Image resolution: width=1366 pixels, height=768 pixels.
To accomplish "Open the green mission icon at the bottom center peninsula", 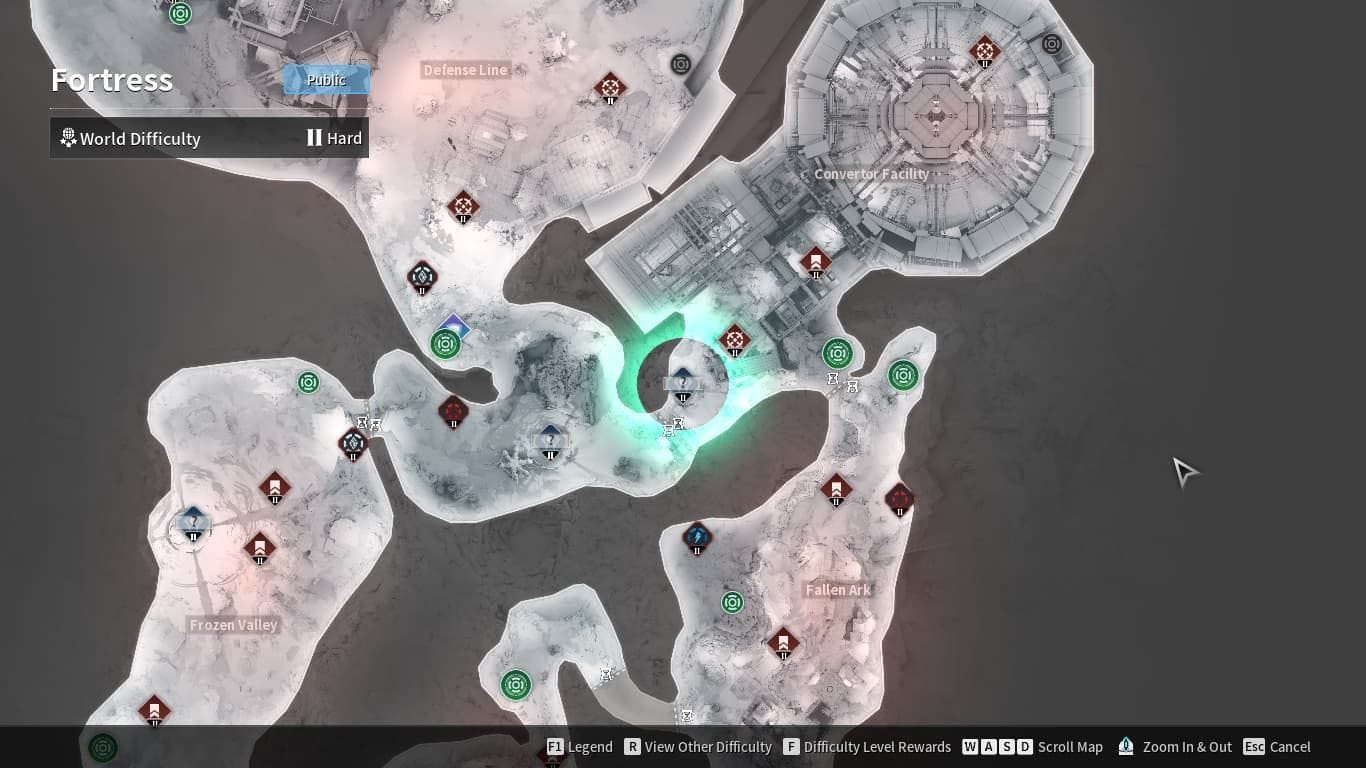I will point(516,684).
